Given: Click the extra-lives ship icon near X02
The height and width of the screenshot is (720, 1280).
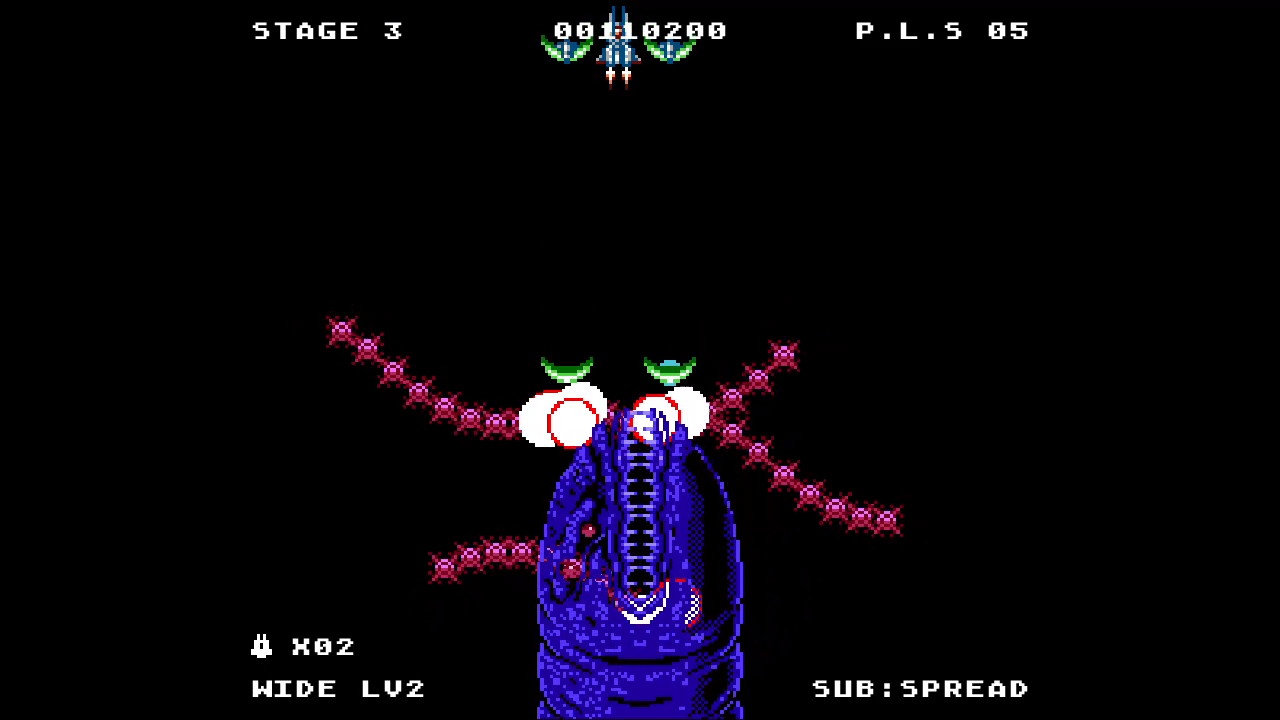Looking at the screenshot, I should (260, 646).
